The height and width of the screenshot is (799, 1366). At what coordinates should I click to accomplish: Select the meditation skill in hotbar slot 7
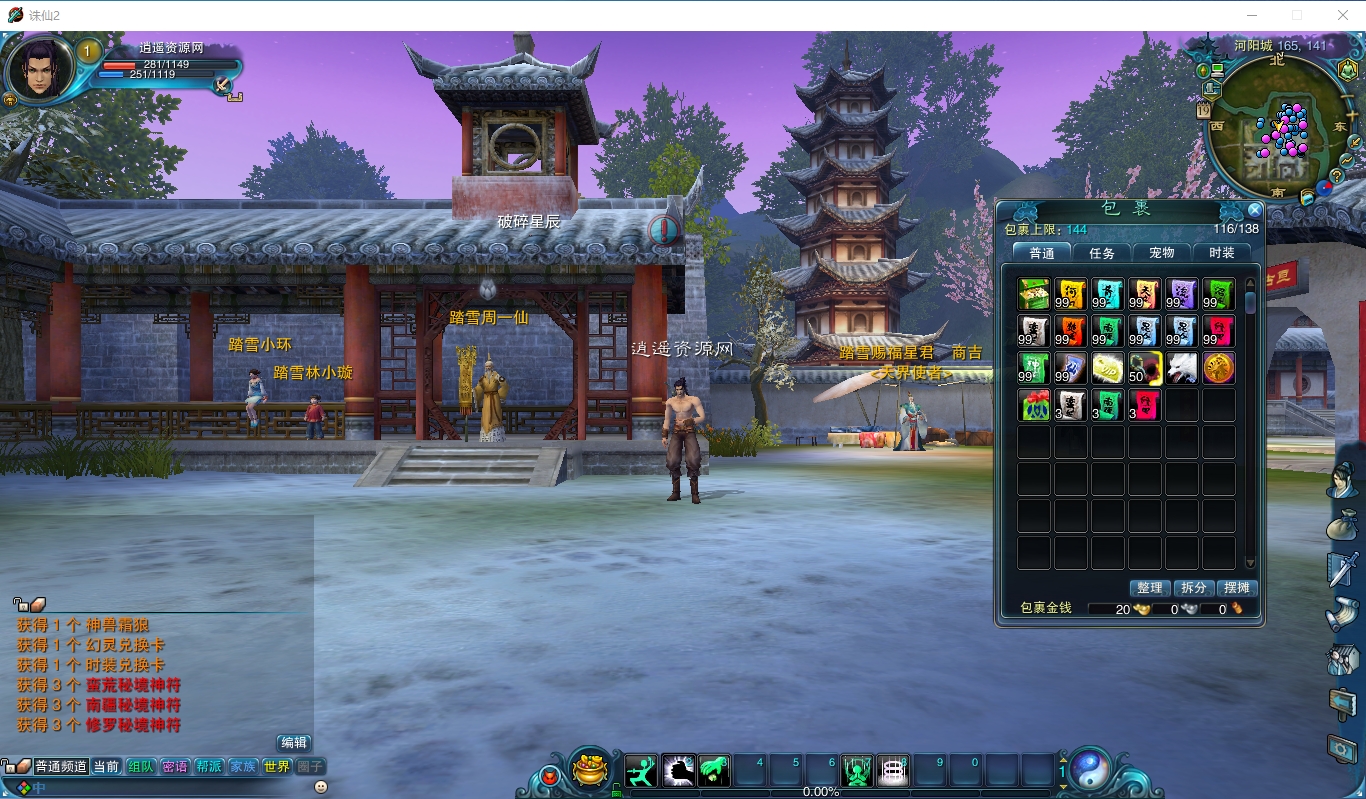pos(855,770)
